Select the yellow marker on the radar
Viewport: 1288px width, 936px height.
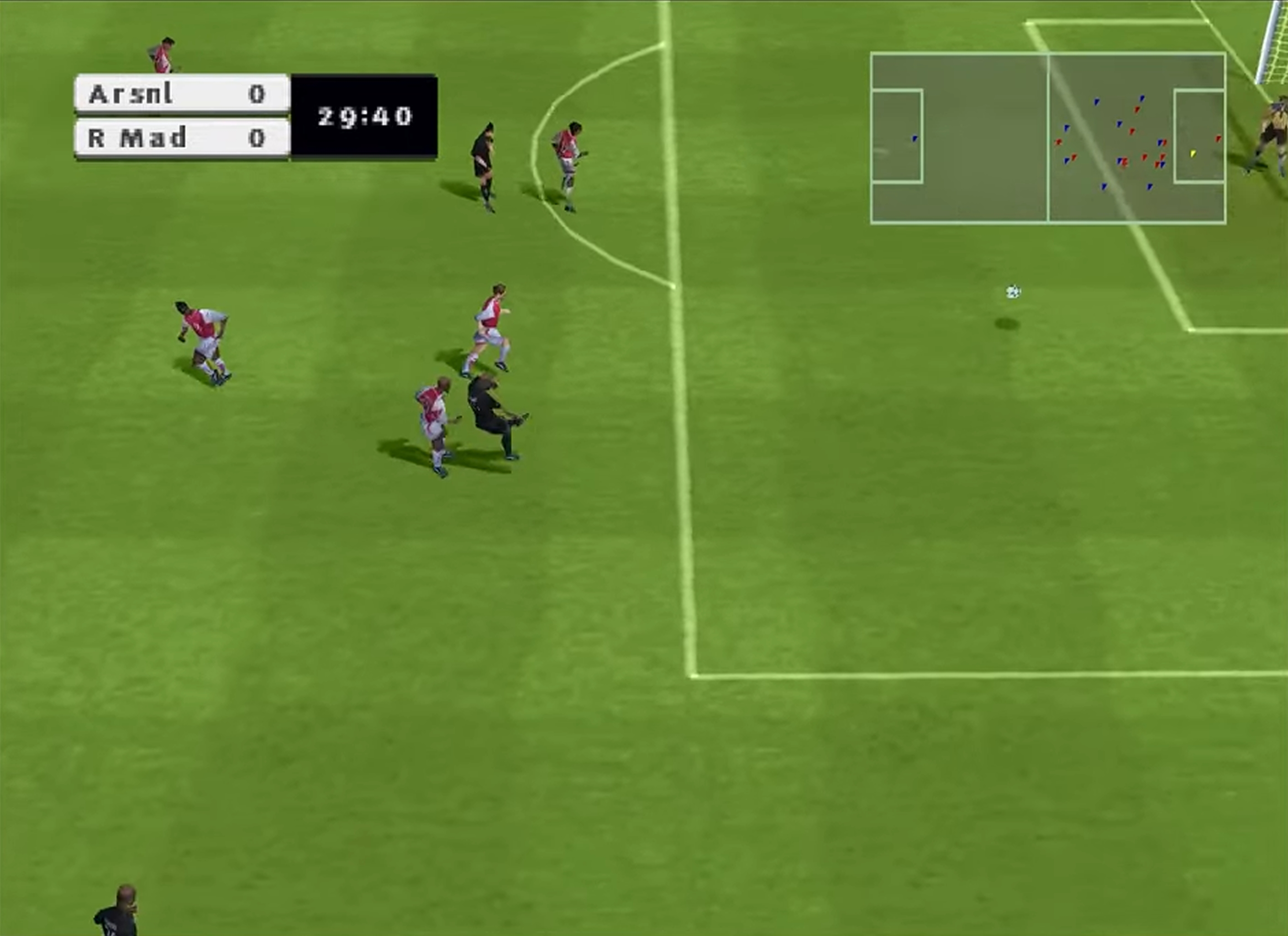[1193, 153]
